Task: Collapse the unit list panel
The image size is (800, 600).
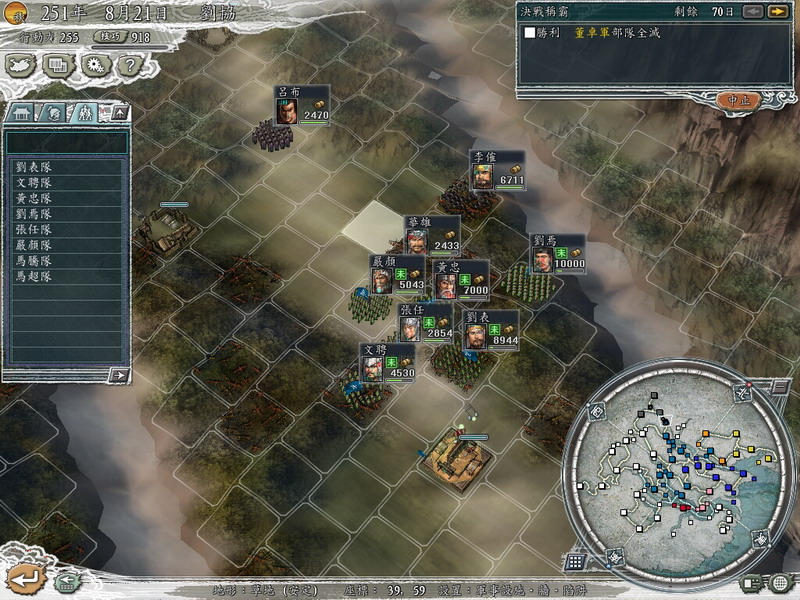Action: (x=119, y=113)
